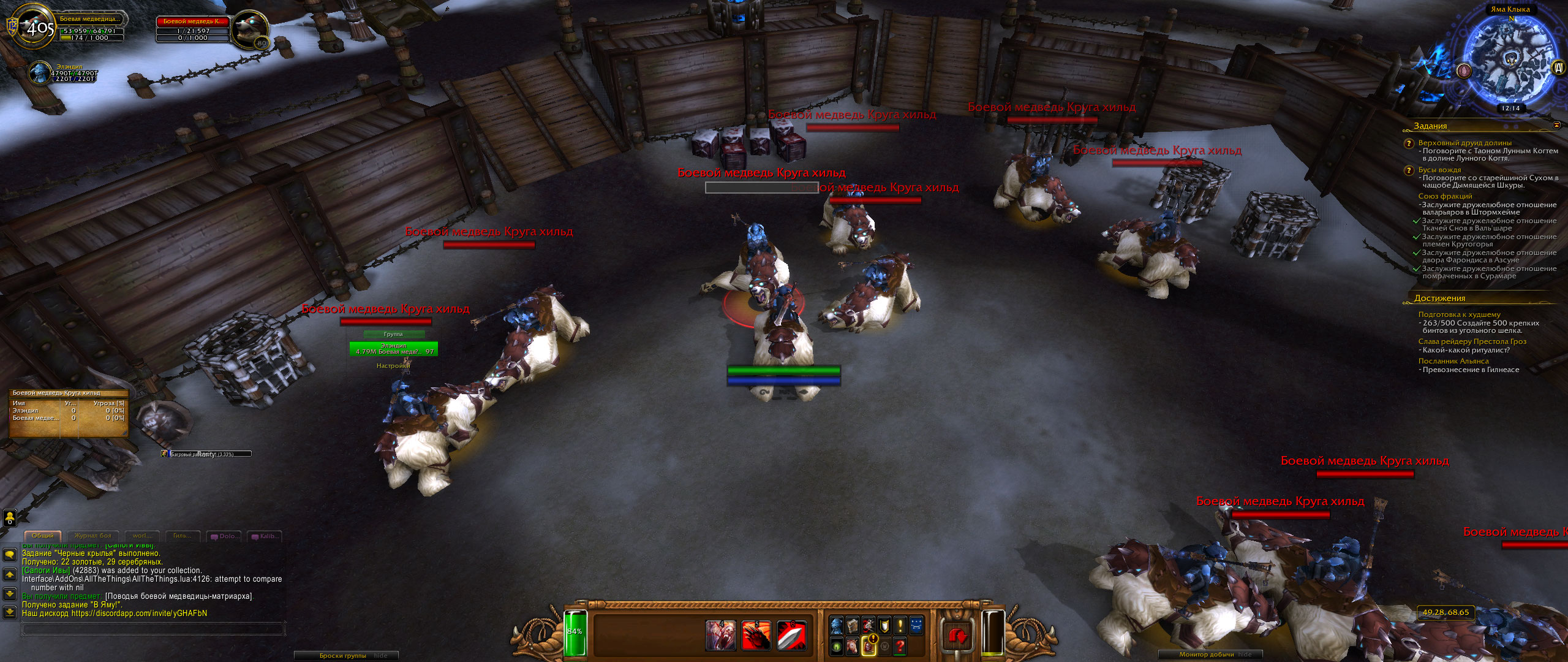Switch to the Журнал боя chat tab
The image size is (1568, 662).
pyautogui.click(x=93, y=536)
